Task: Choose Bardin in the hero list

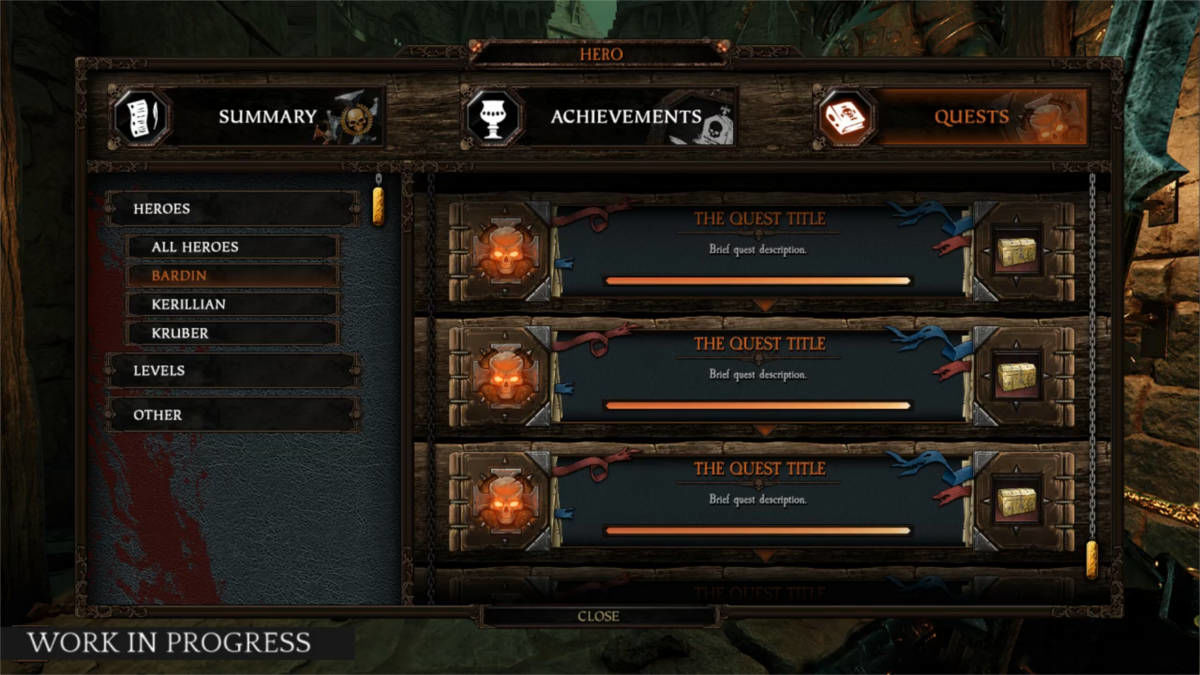Action: [232, 275]
